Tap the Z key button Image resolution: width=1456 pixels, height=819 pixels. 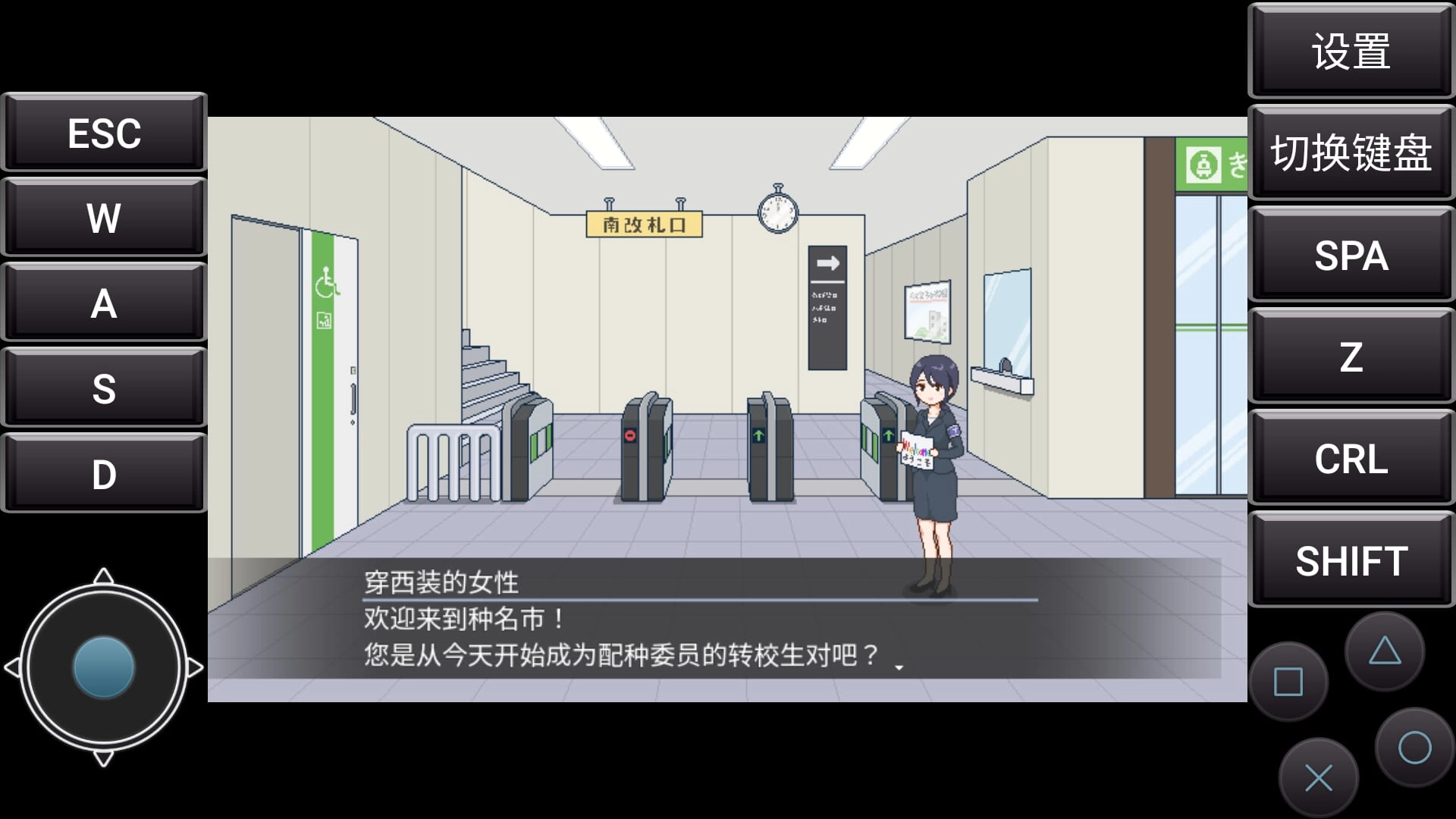click(1351, 356)
